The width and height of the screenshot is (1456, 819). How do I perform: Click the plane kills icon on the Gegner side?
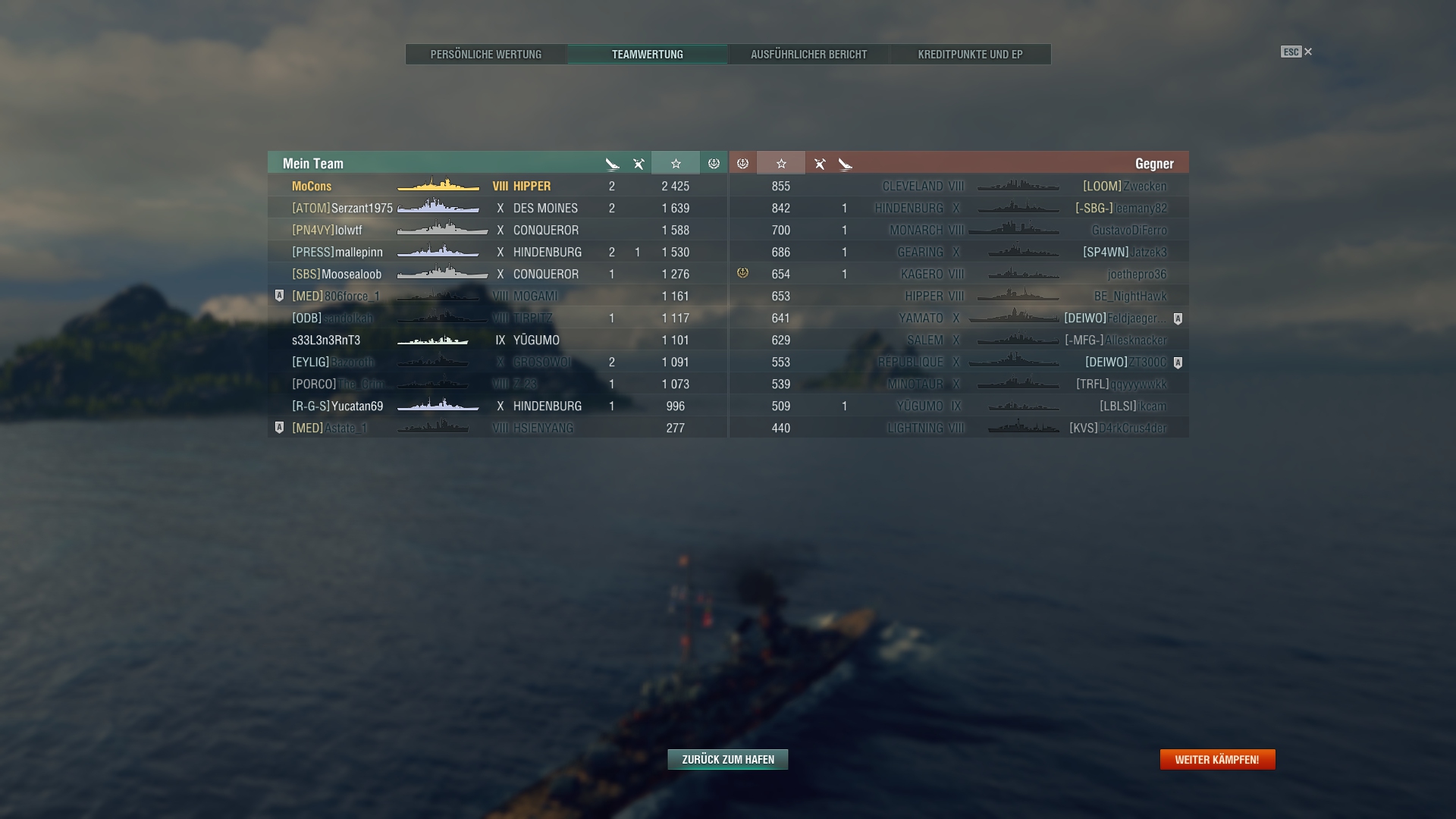coord(819,162)
